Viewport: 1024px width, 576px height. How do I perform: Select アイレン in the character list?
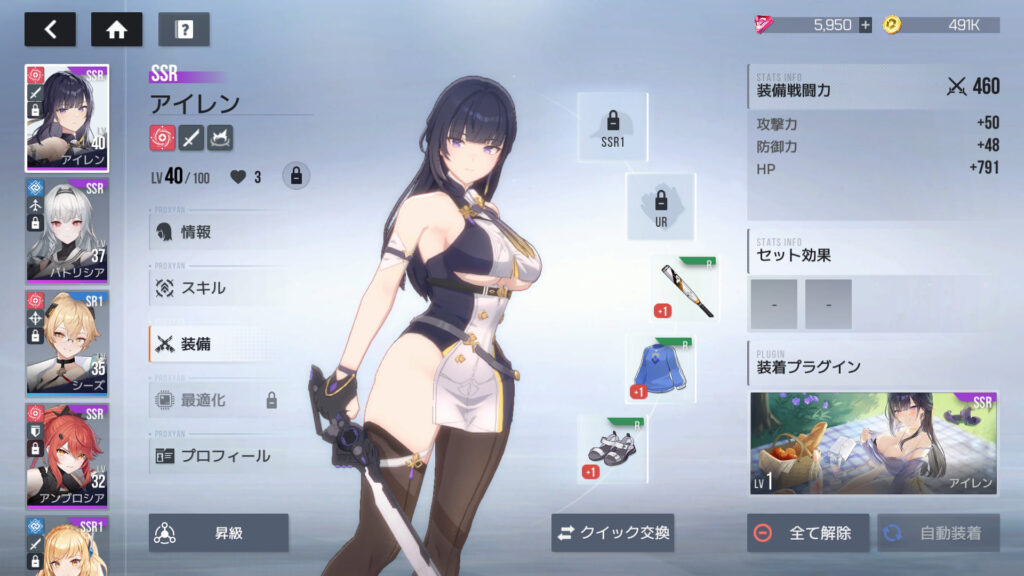click(67, 119)
